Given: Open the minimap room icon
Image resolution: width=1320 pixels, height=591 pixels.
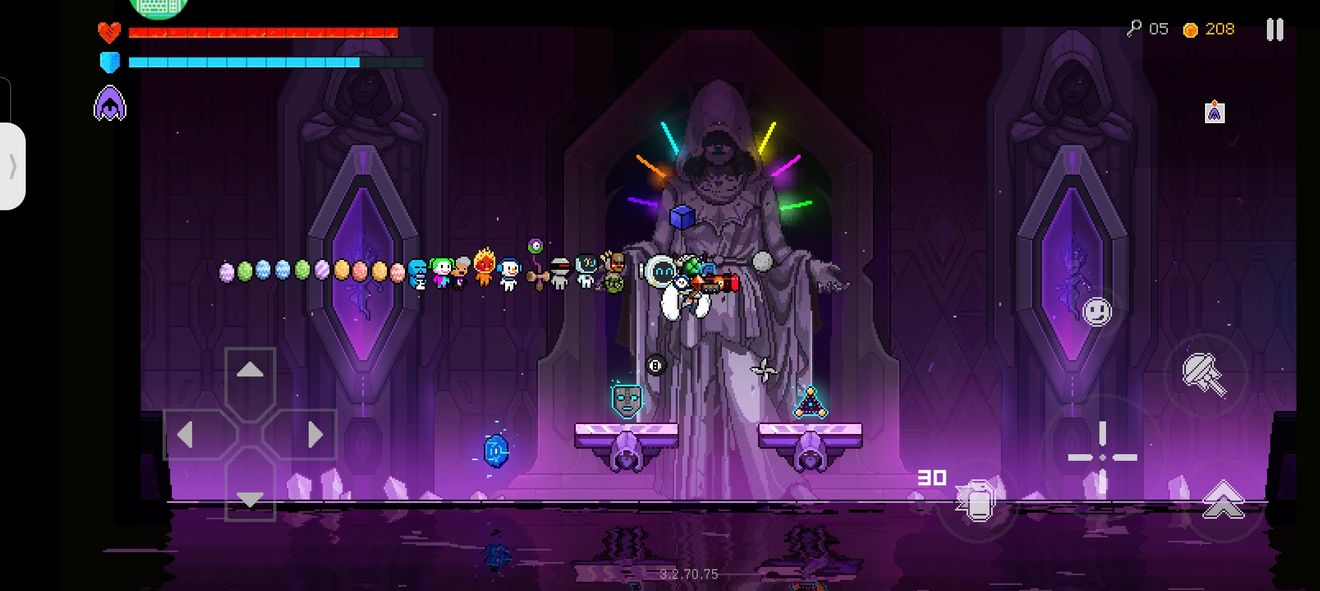Looking at the screenshot, I should pyautogui.click(x=1214, y=112).
